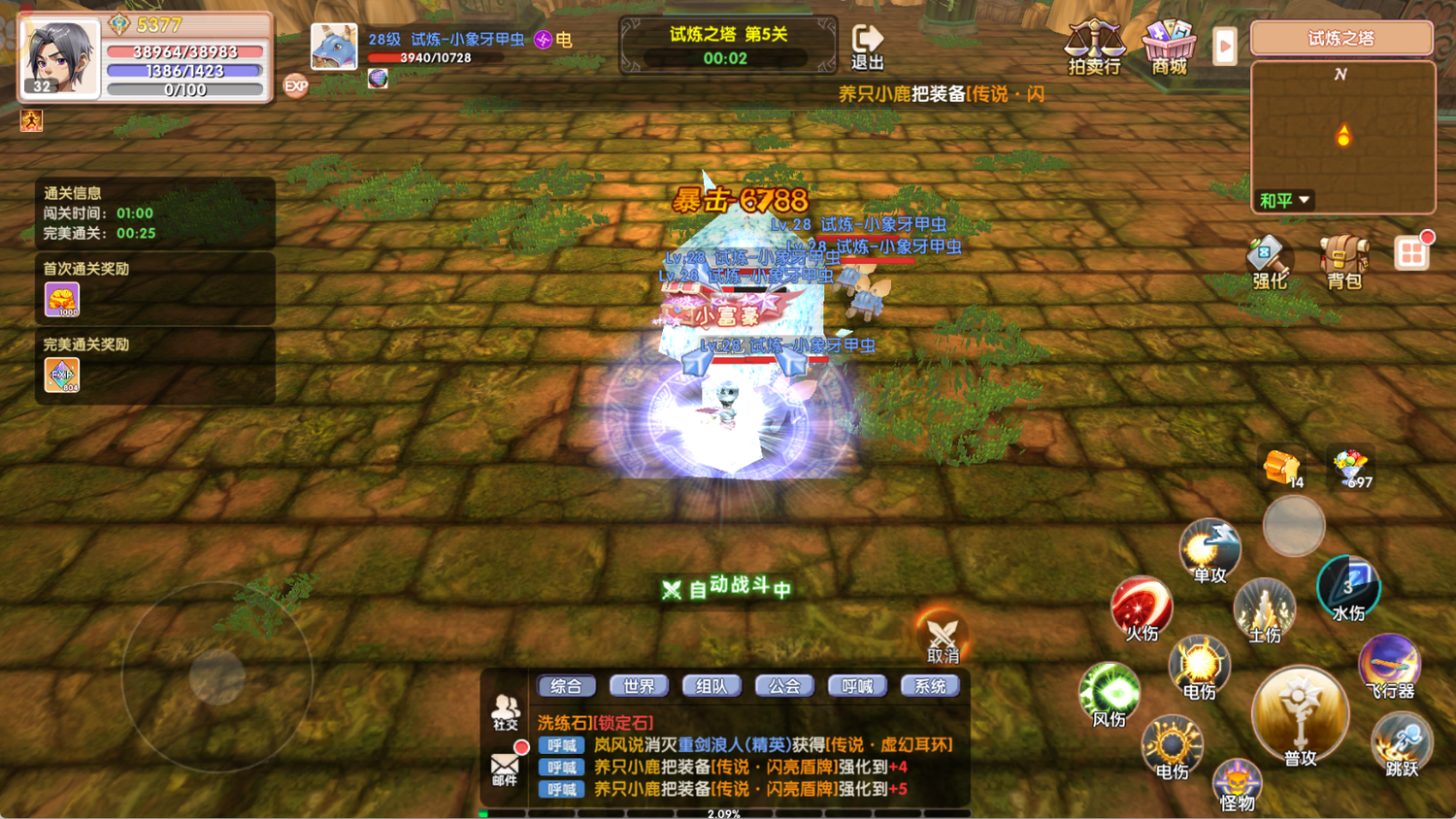Show the 系统 system chat tab
The image size is (1456, 819).
[x=930, y=686]
